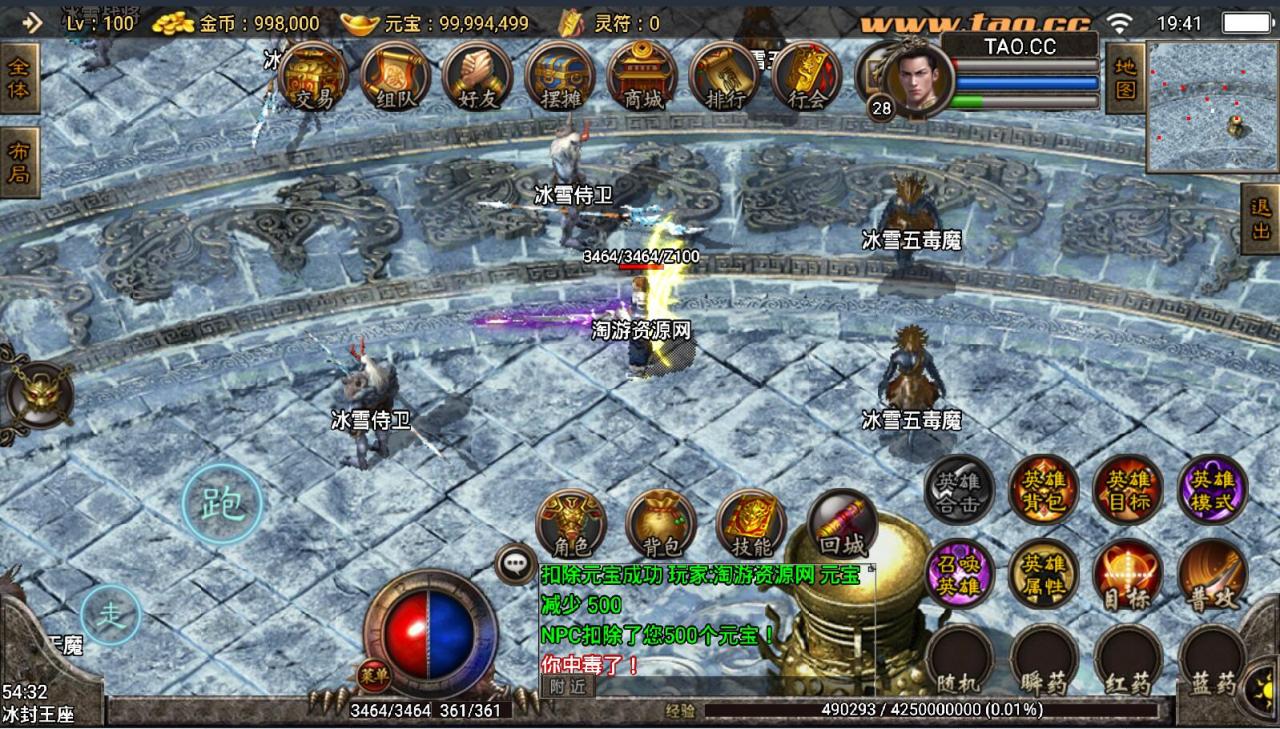Open the 背包 bag inventory
Screen dimensions: 1280x729
point(660,525)
